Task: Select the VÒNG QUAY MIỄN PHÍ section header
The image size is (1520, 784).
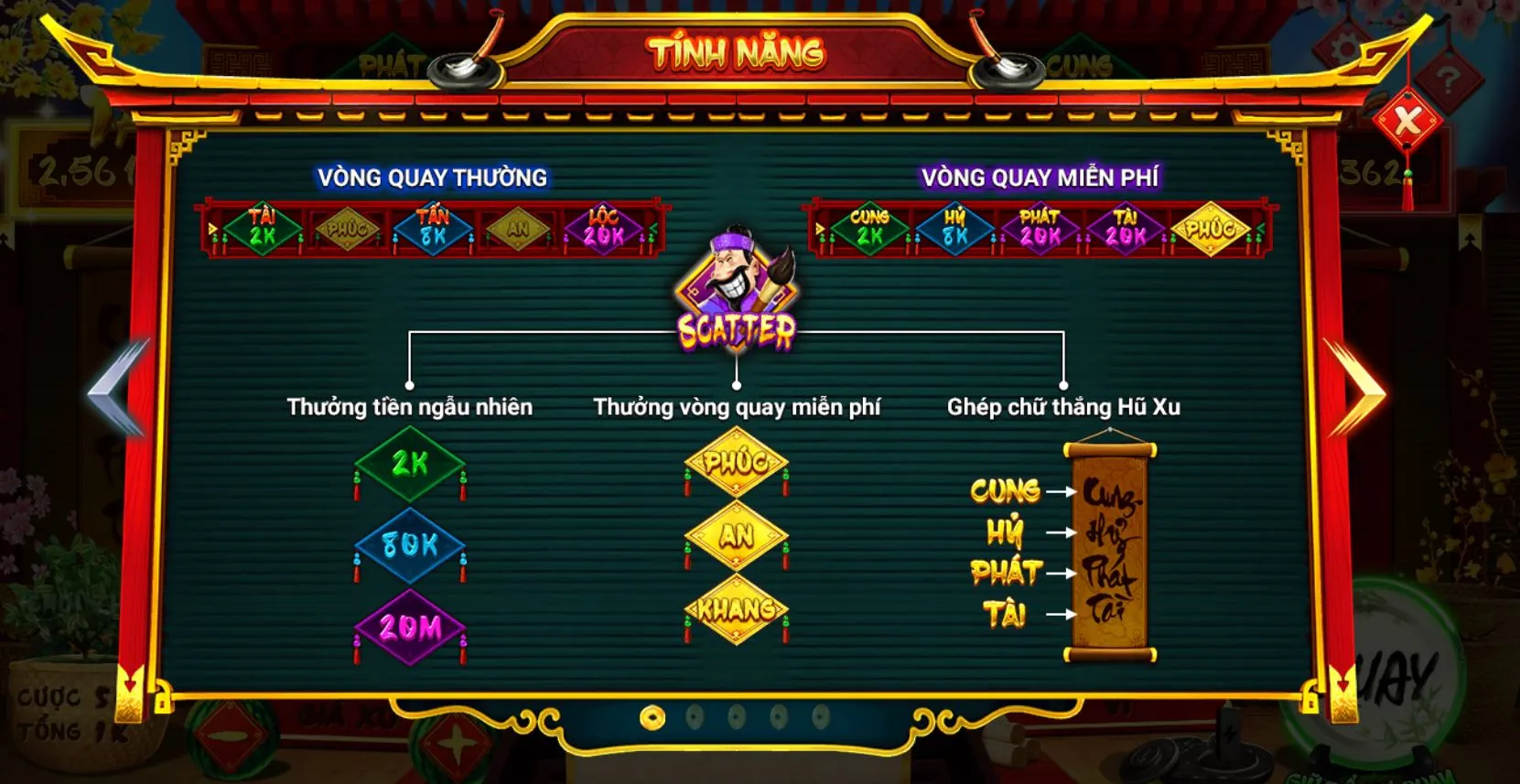Action: point(1039,175)
